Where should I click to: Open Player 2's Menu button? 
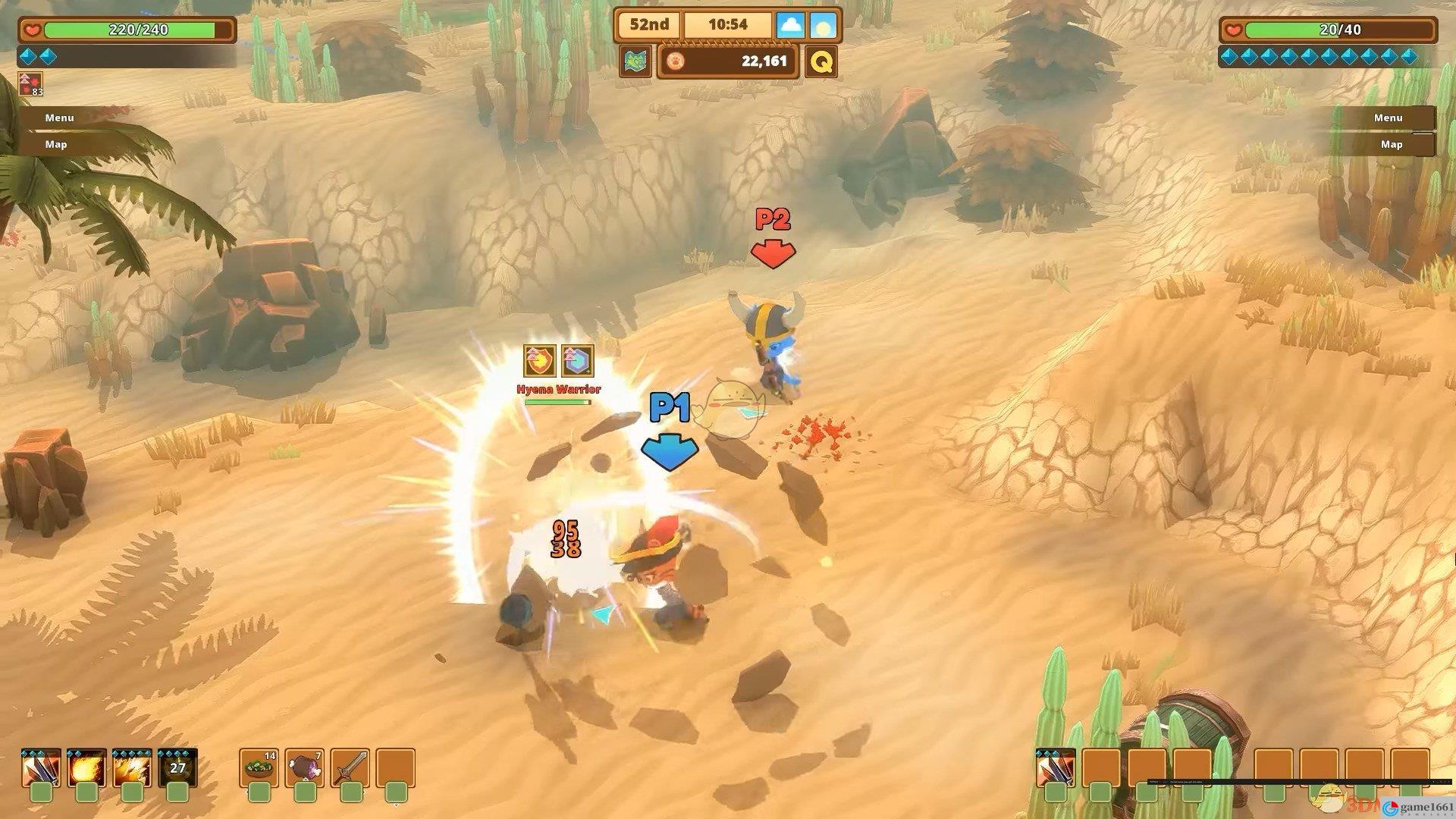[1387, 118]
